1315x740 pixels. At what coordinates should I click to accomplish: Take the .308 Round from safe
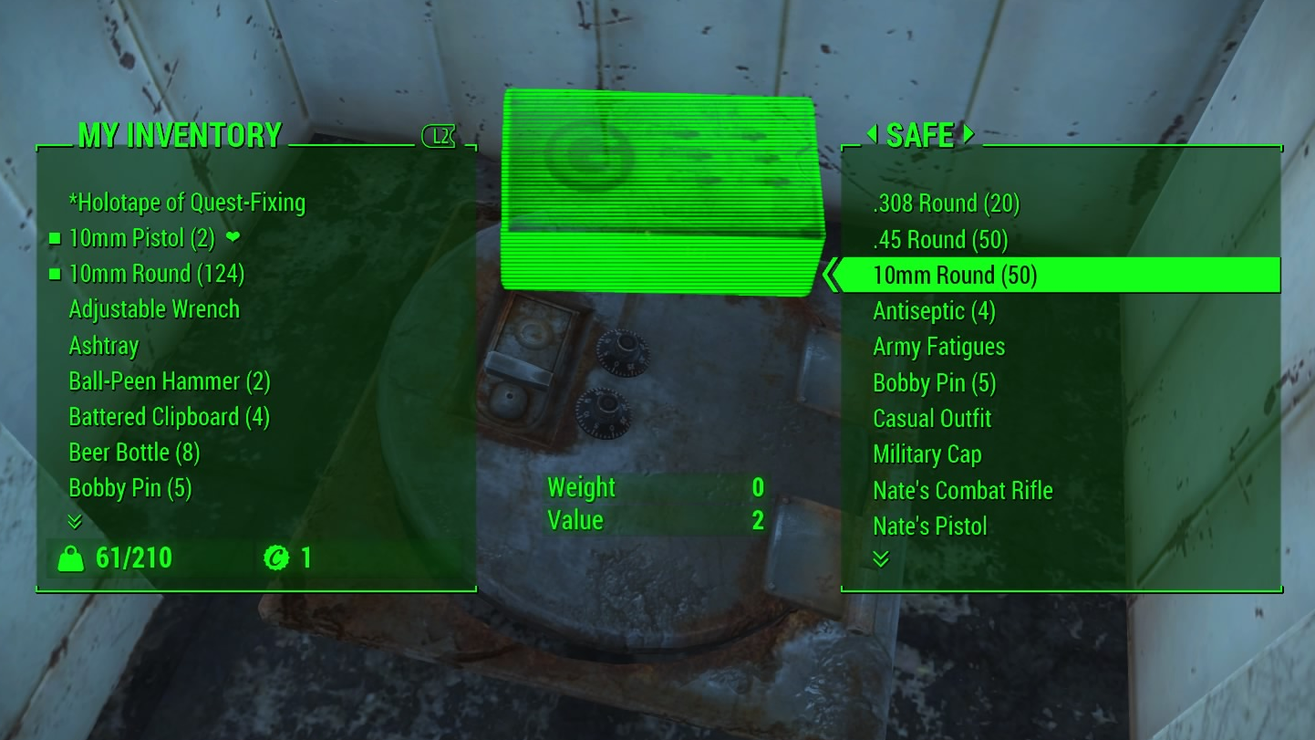click(x=945, y=203)
